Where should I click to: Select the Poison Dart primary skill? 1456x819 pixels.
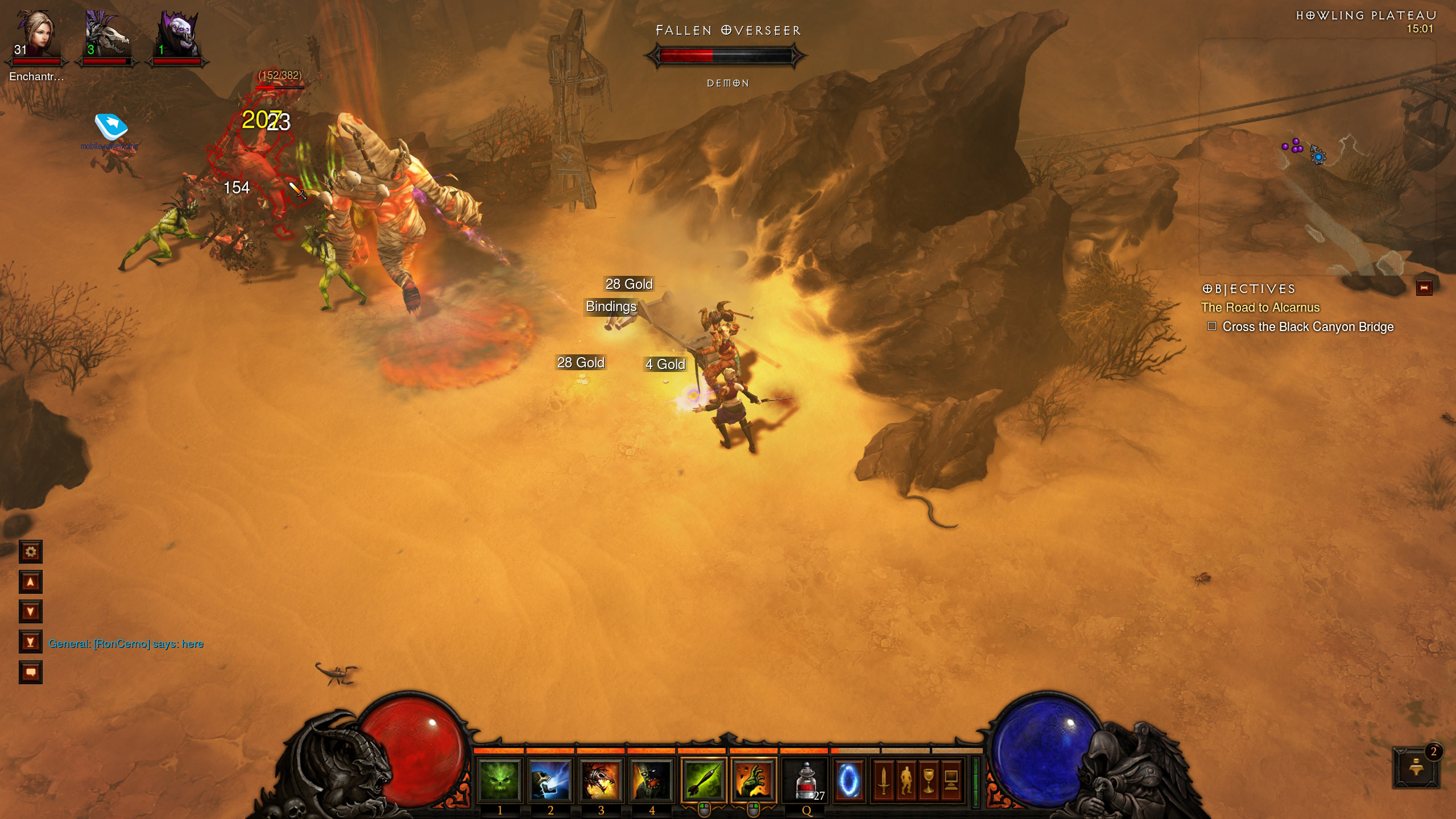pyautogui.click(x=704, y=780)
